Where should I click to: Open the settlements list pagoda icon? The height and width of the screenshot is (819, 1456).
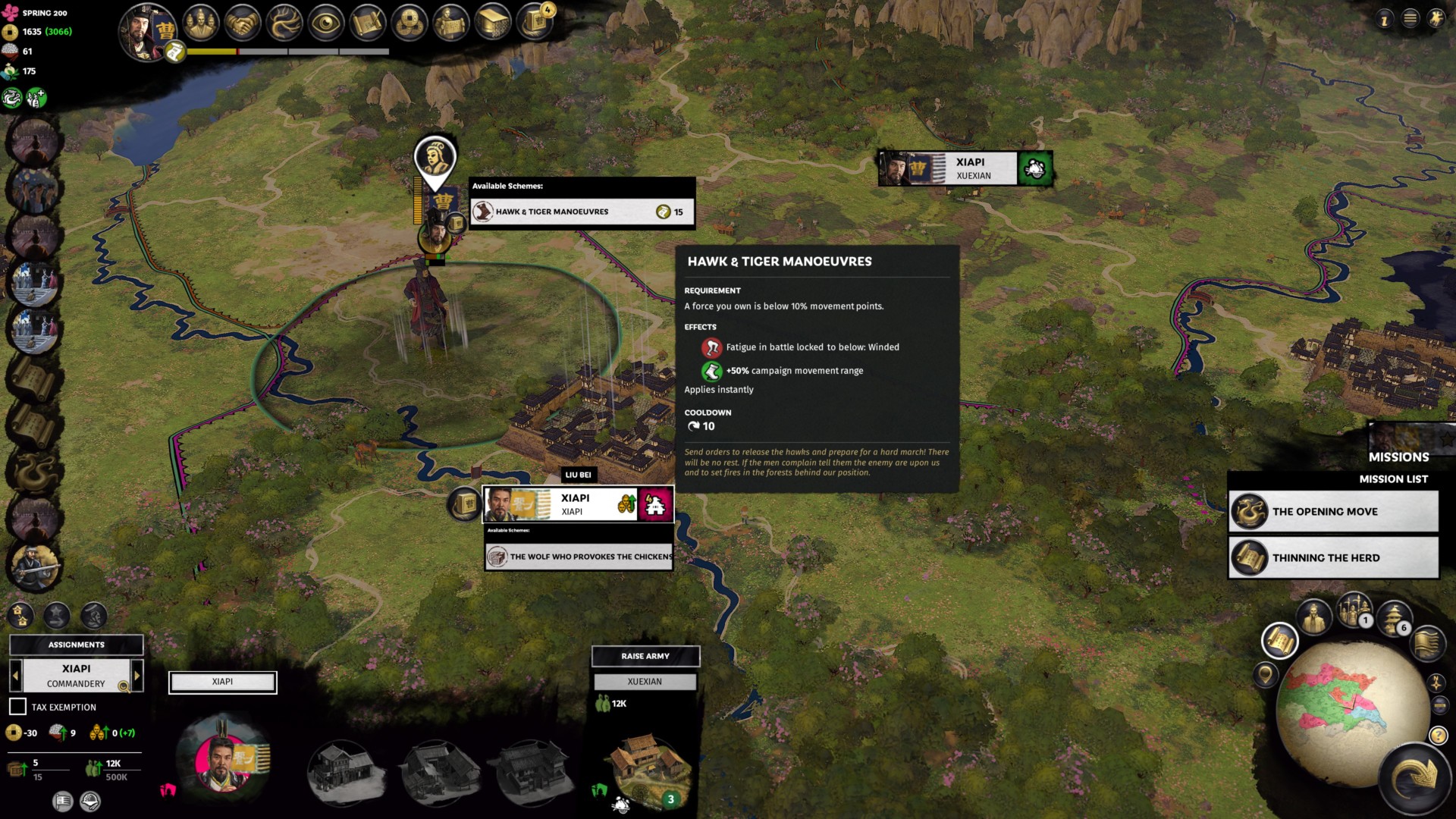click(1394, 618)
